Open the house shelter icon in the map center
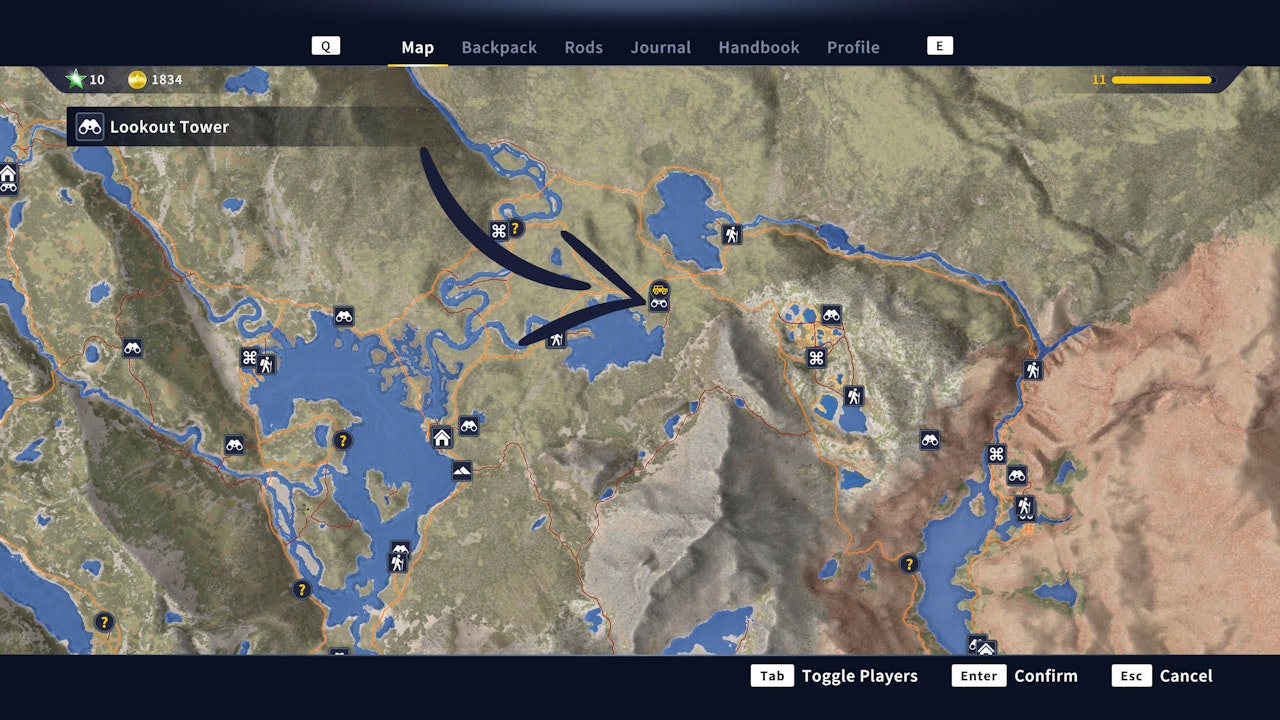Viewport: 1280px width, 720px height. coord(440,437)
